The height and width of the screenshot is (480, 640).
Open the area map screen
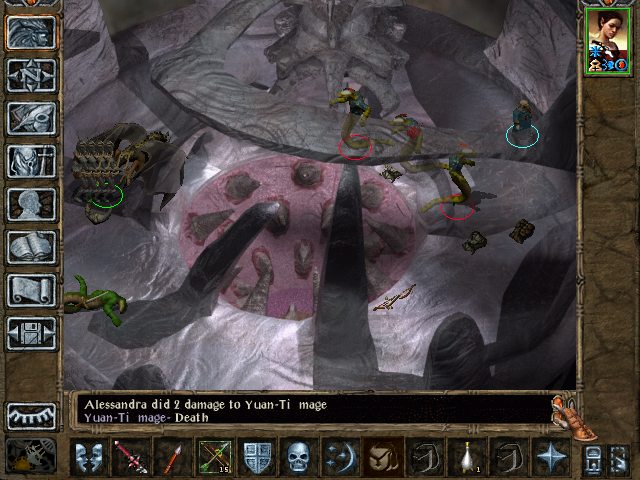point(31,75)
